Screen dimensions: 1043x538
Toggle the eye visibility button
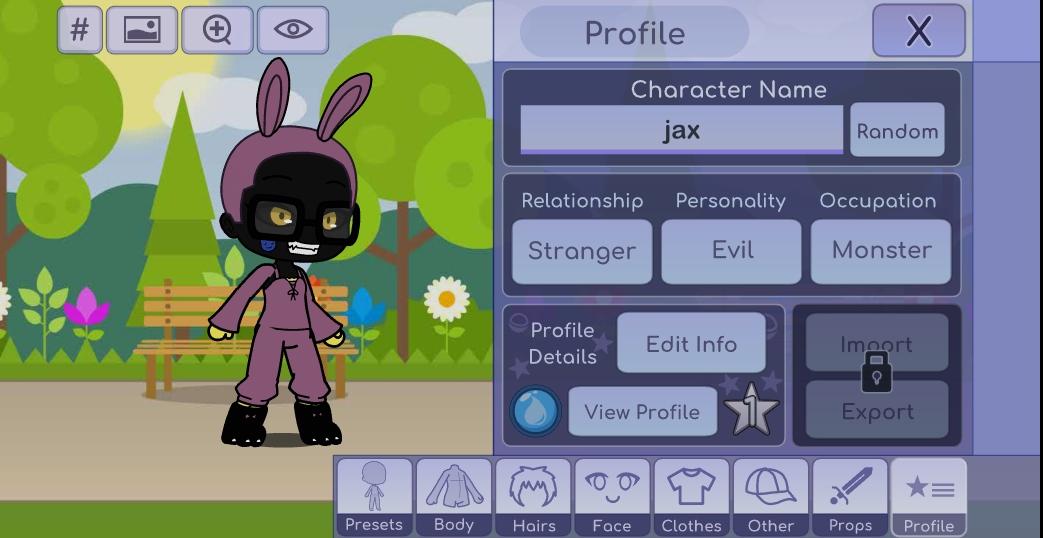point(293,30)
